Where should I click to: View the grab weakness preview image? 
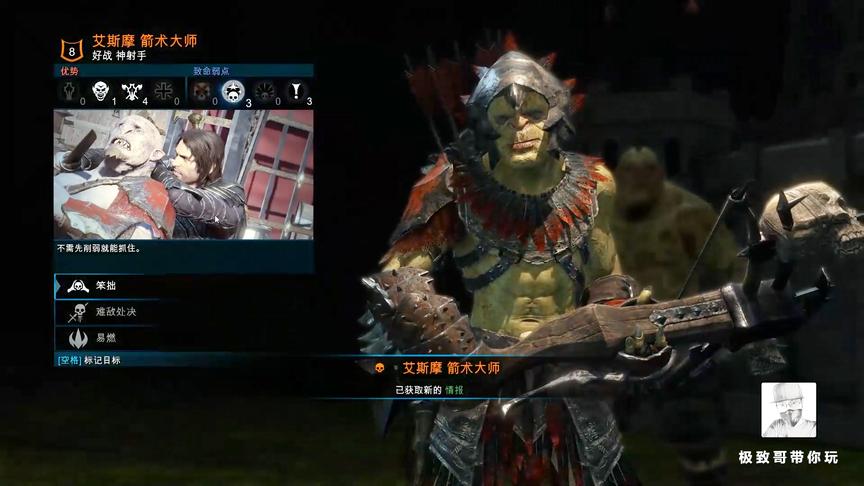tap(184, 174)
